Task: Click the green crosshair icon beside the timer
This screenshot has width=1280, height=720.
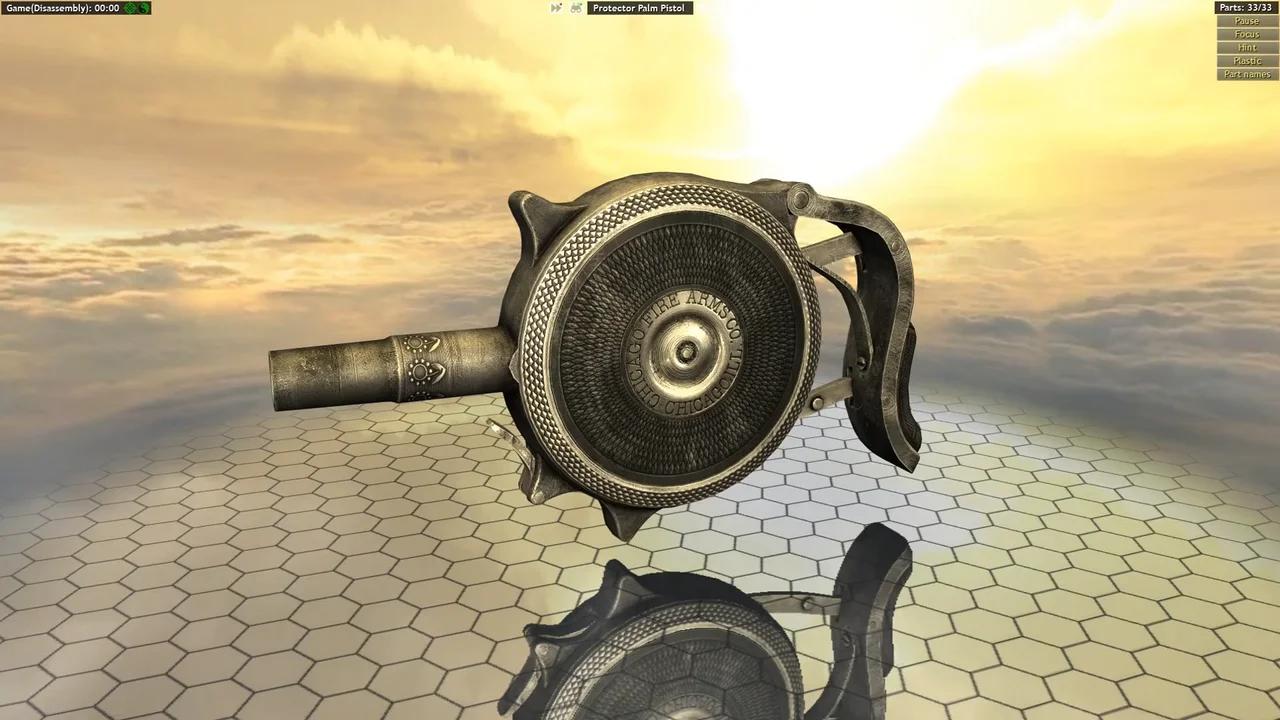Action: [128, 7]
